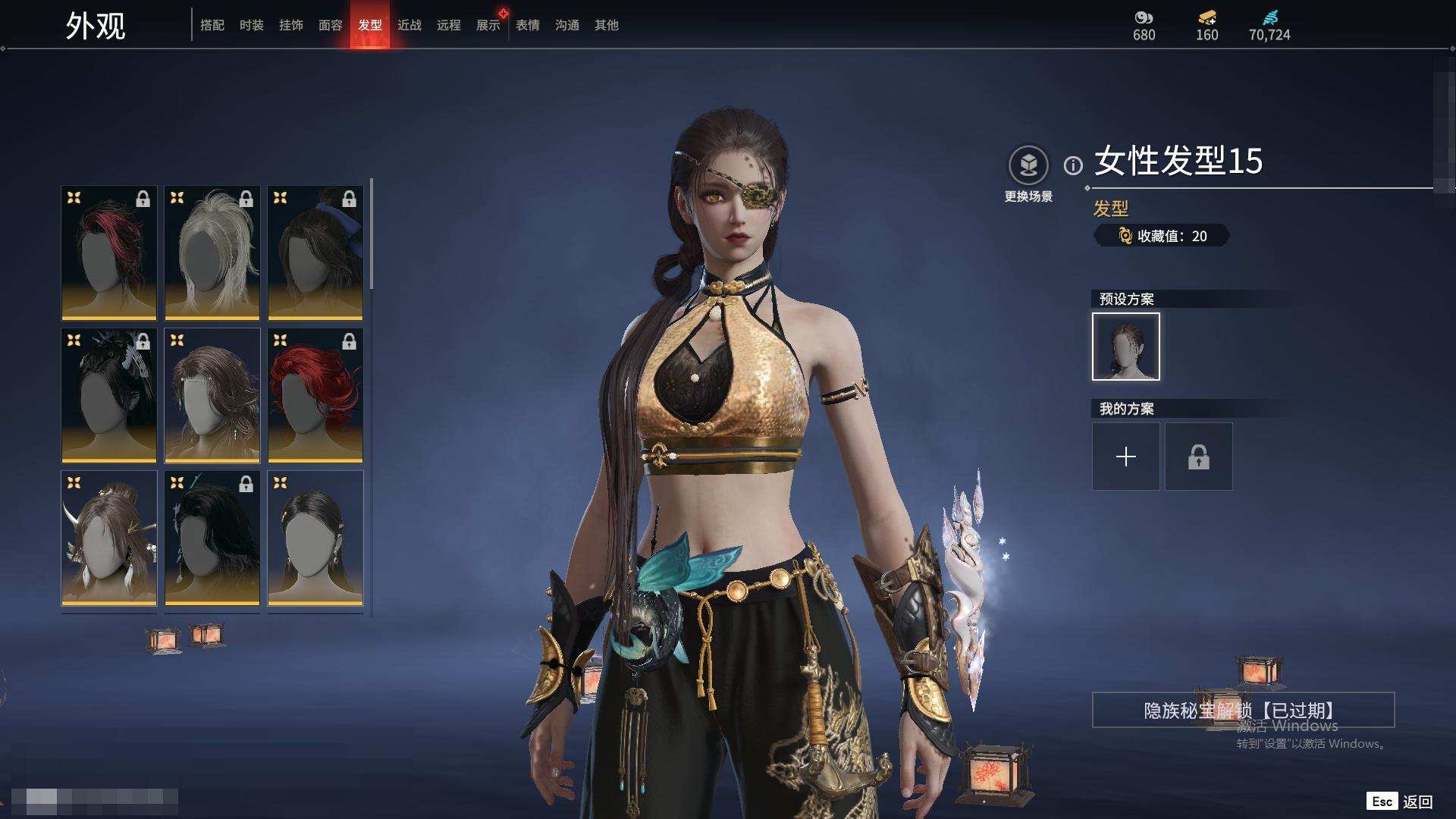The height and width of the screenshot is (819, 1456).
Task: Go to the 面容 face tab
Action: [x=331, y=25]
